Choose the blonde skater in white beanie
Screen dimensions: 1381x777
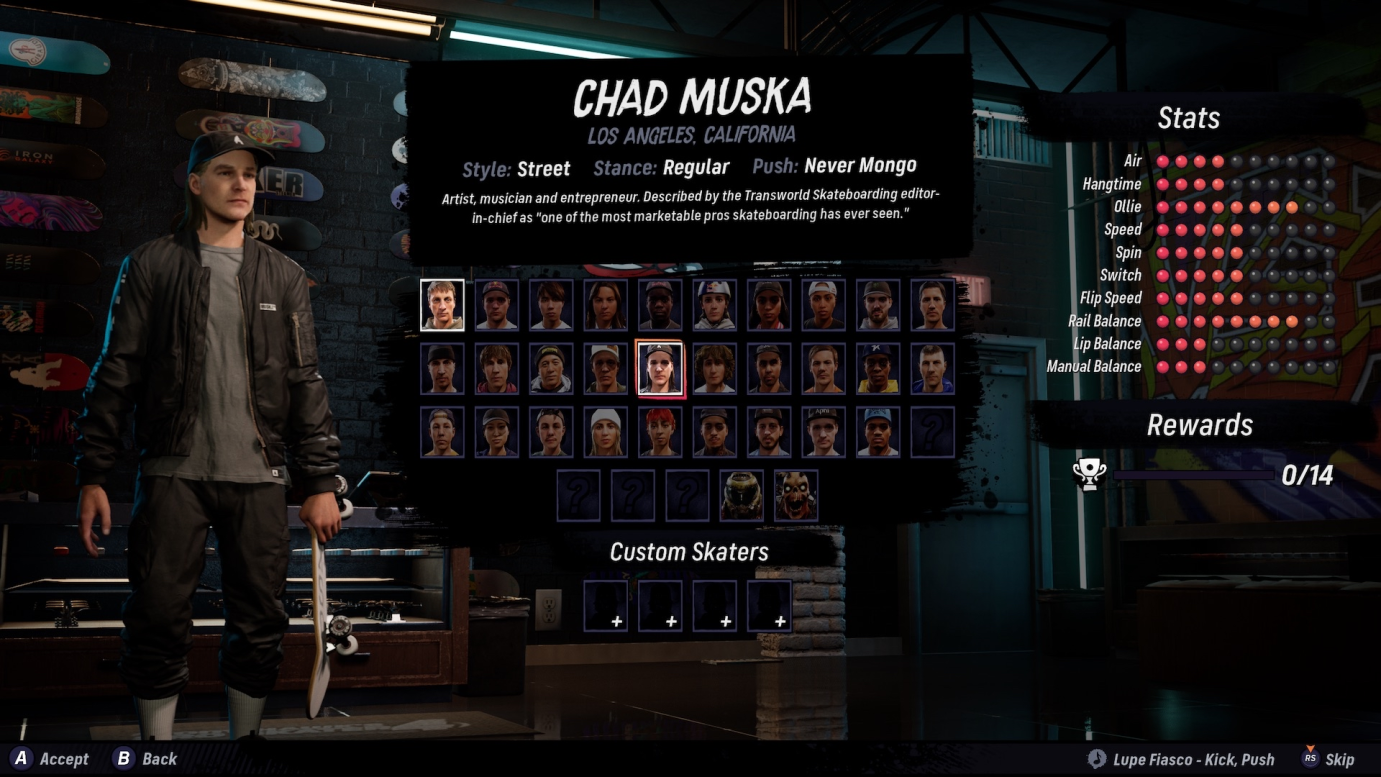click(605, 432)
